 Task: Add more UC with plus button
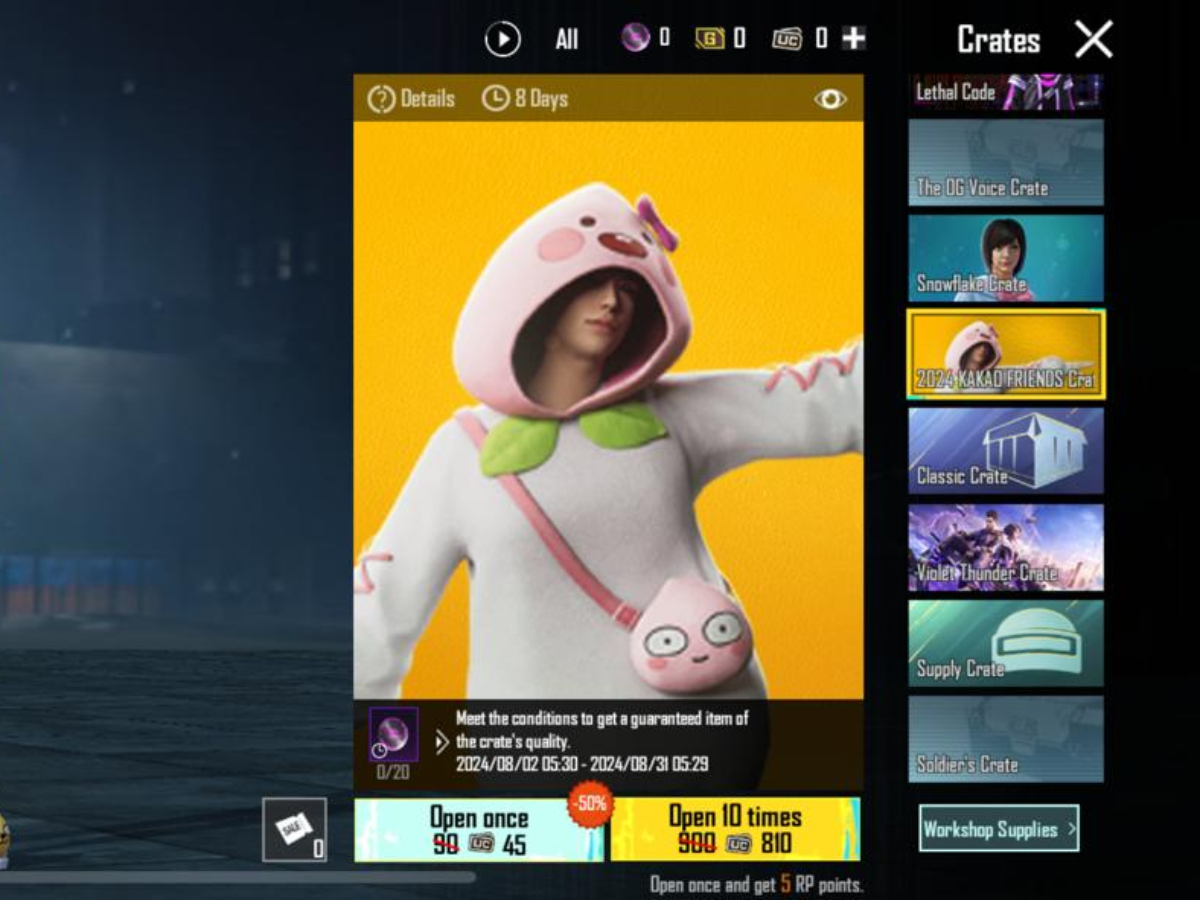click(x=853, y=39)
